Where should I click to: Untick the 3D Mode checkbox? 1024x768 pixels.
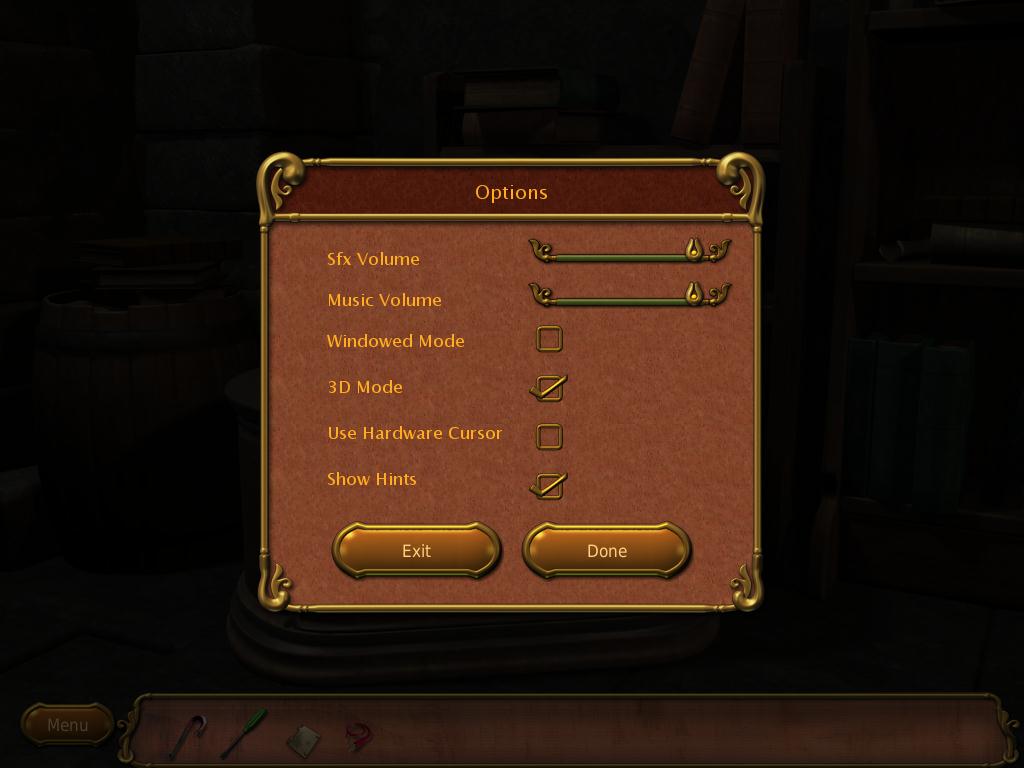pyautogui.click(x=549, y=388)
